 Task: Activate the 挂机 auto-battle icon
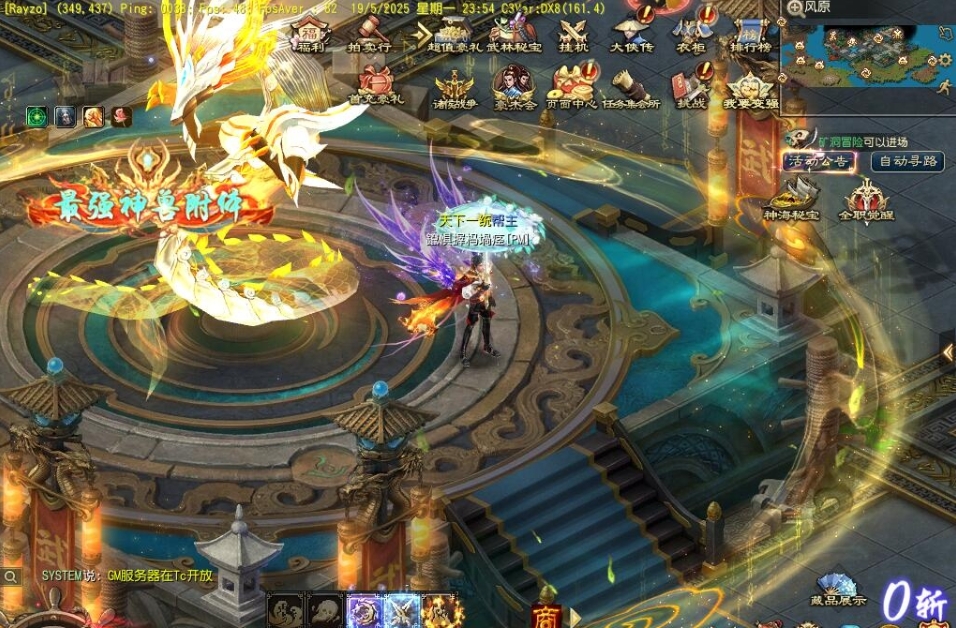point(574,33)
